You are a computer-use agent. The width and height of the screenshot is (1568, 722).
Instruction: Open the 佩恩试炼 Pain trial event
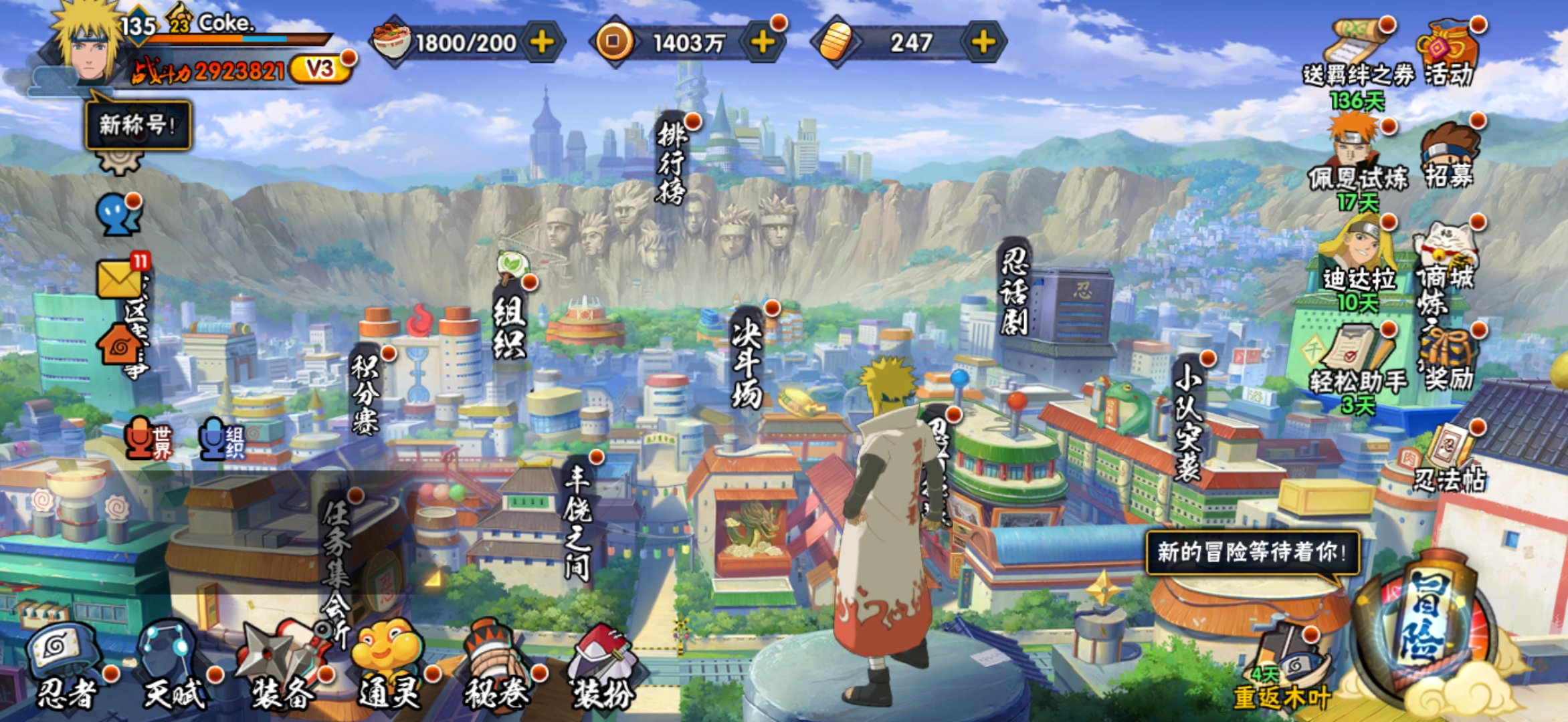pyautogui.click(x=1358, y=160)
